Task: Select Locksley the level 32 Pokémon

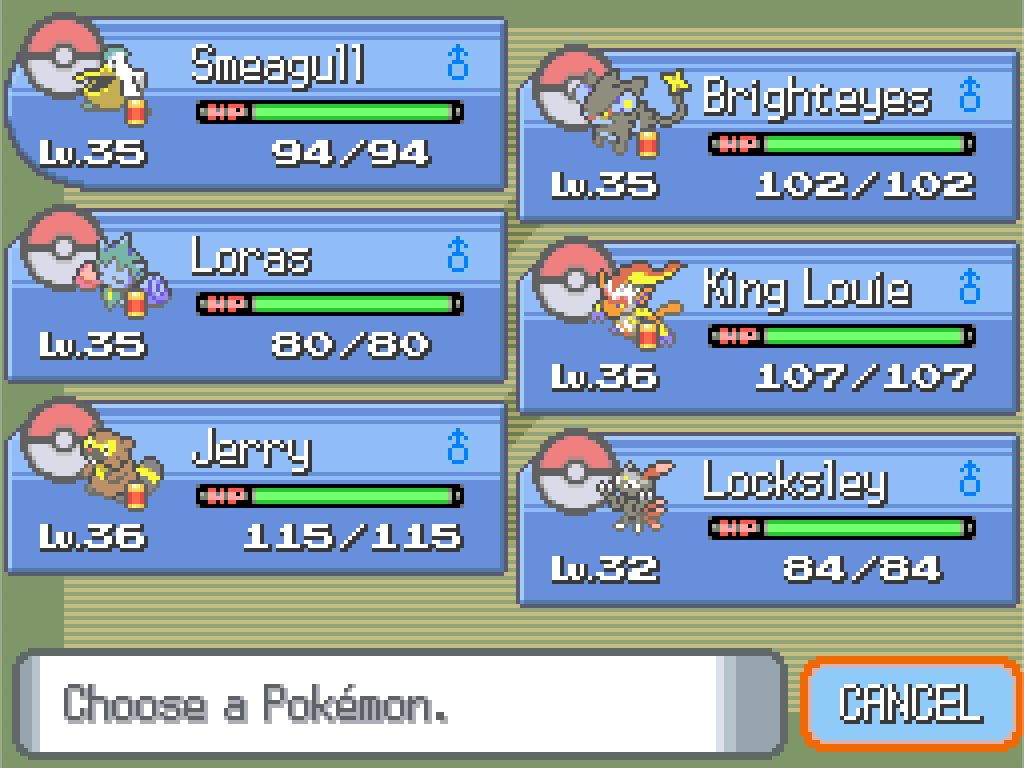Action: point(768,520)
